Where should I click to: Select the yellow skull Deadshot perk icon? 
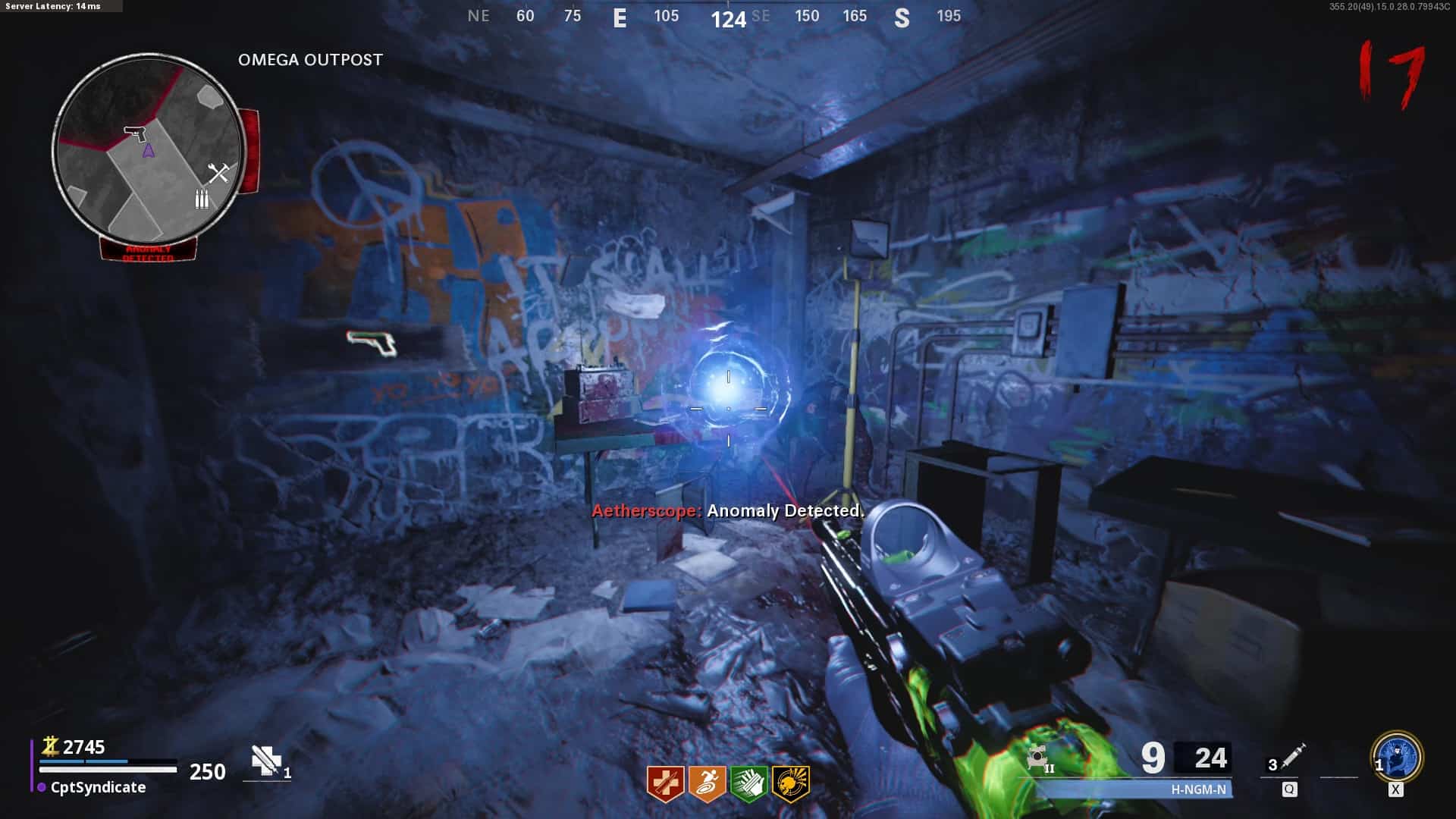(790, 783)
